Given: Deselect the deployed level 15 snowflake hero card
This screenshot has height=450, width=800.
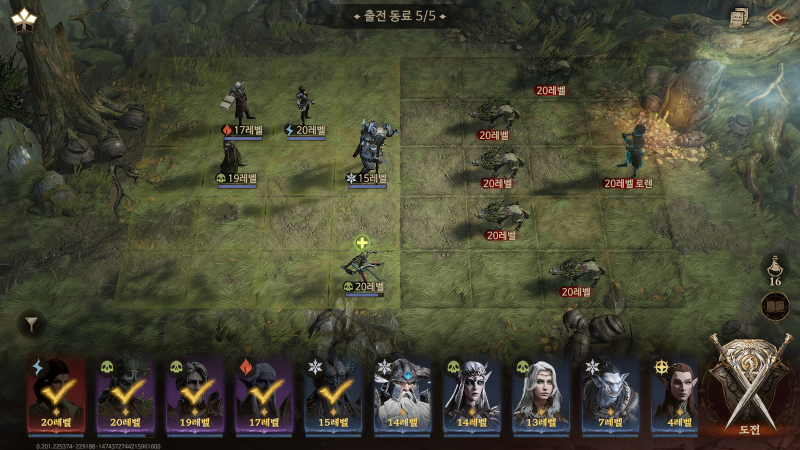Looking at the screenshot, I should tap(332, 392).
